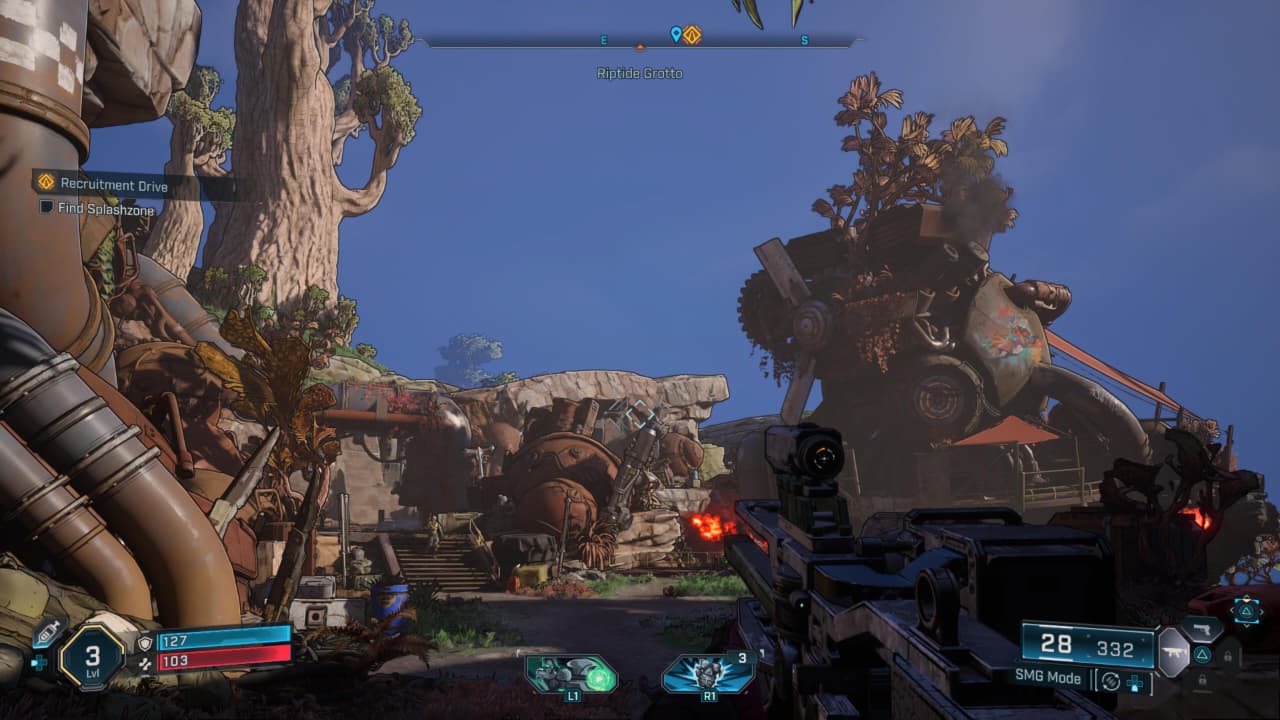Click the Find Splashzone objective checkbox
Viewport: 1280px width, 720px height.
(x=46, y=208)
